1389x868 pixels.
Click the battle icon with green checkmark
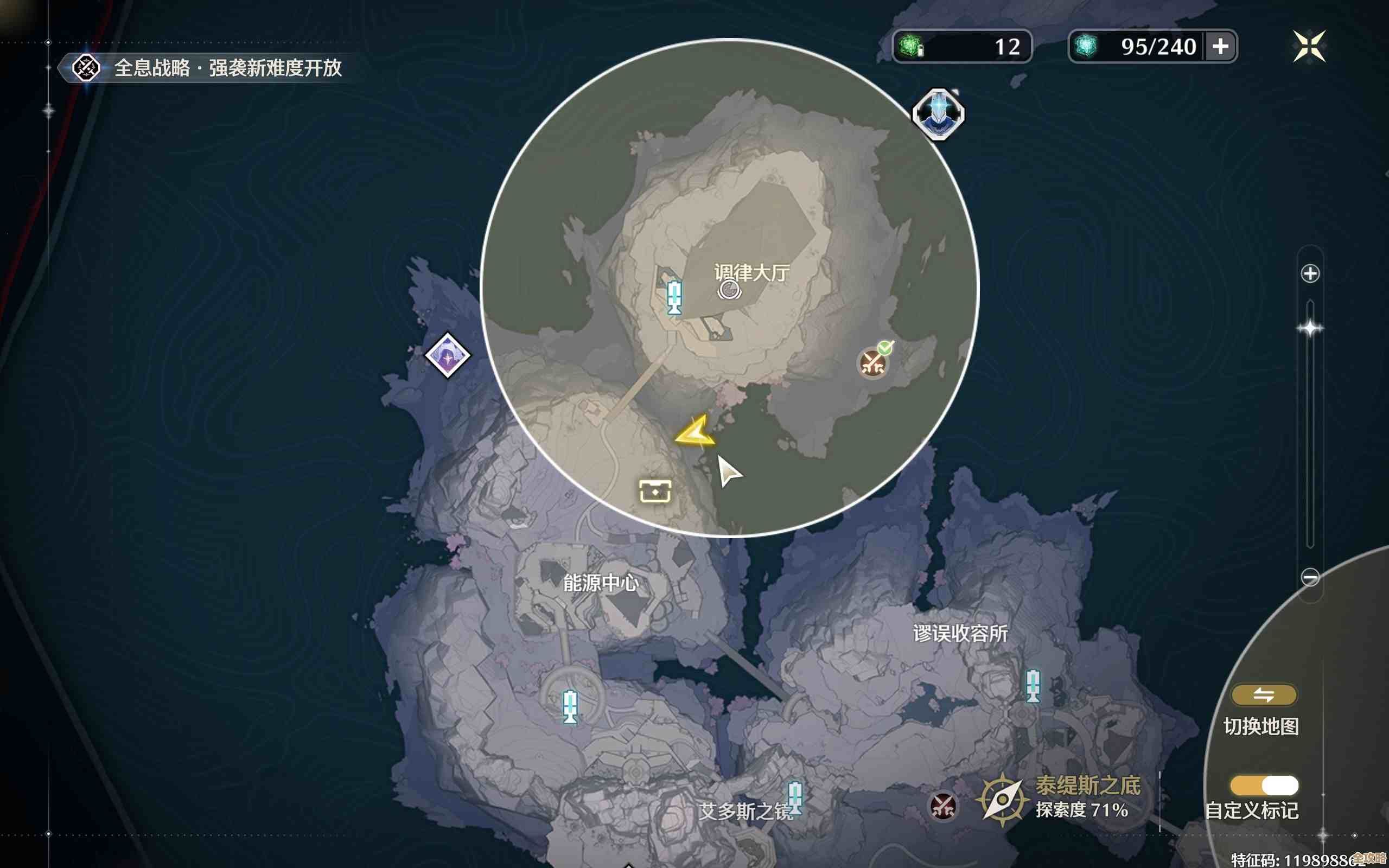[874, 364]
